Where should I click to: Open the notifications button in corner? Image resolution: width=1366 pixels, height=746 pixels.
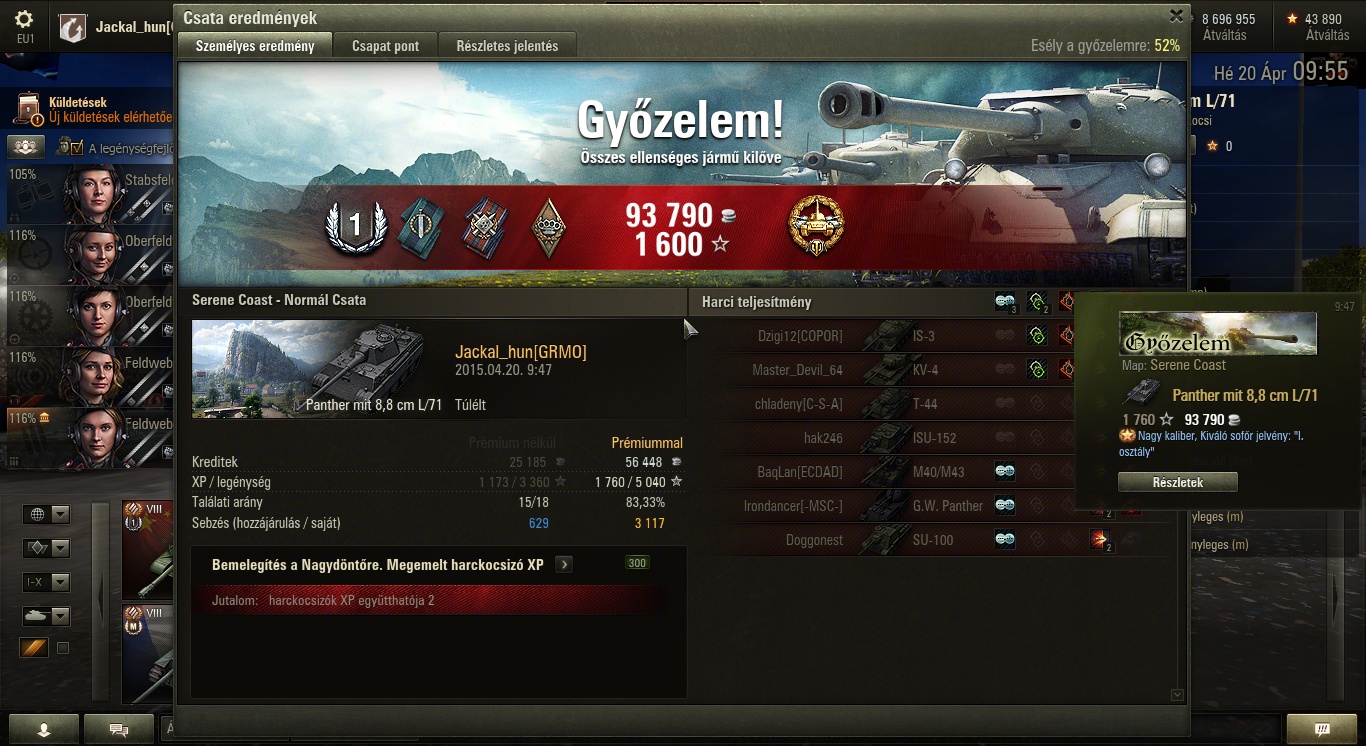(x=1321, y=729)
